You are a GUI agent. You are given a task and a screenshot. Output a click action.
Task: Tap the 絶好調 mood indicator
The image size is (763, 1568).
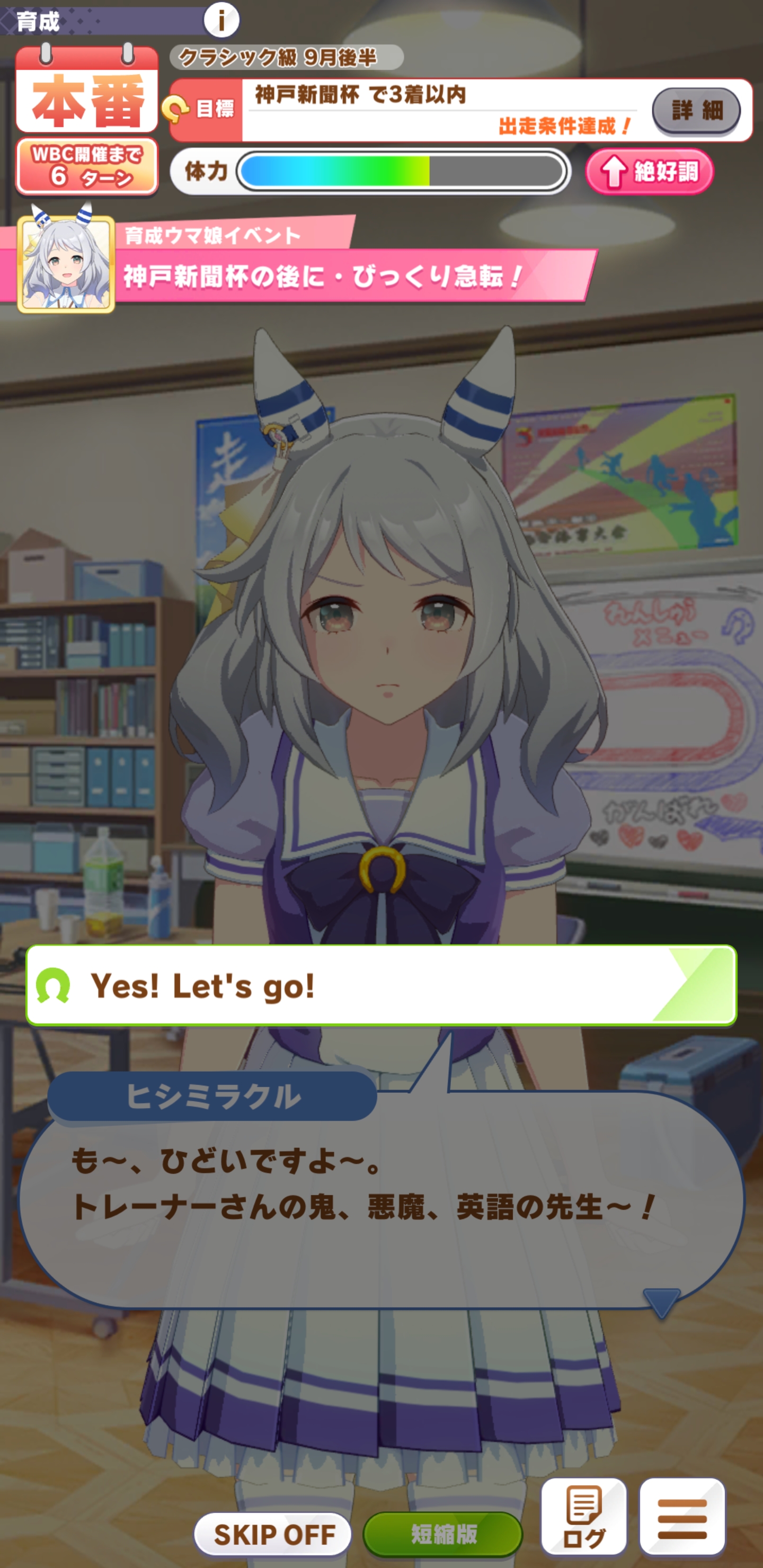coord(649,172)
